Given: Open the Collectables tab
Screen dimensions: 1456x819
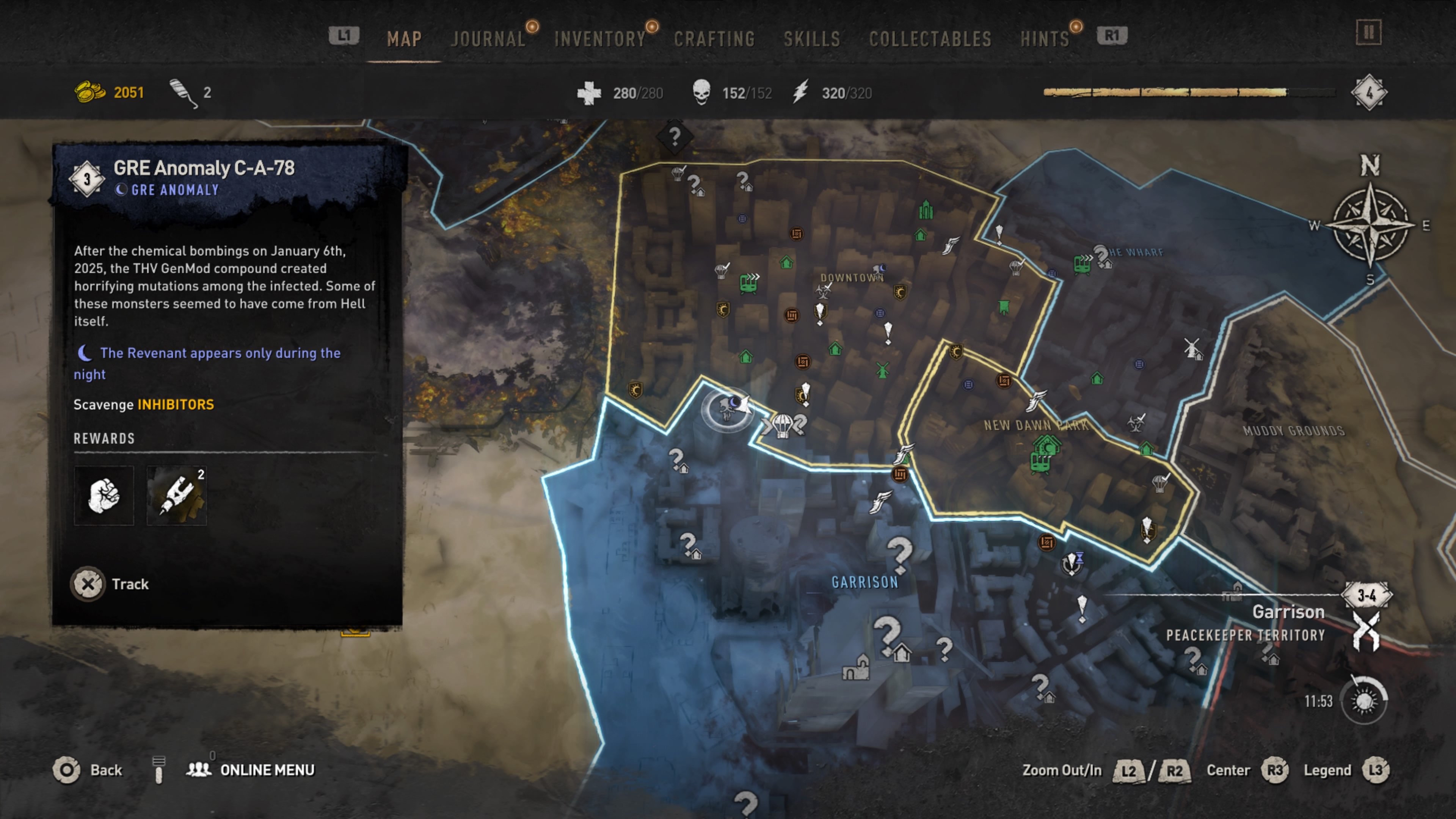Looking at the screenshot, I should click(930, 39).
